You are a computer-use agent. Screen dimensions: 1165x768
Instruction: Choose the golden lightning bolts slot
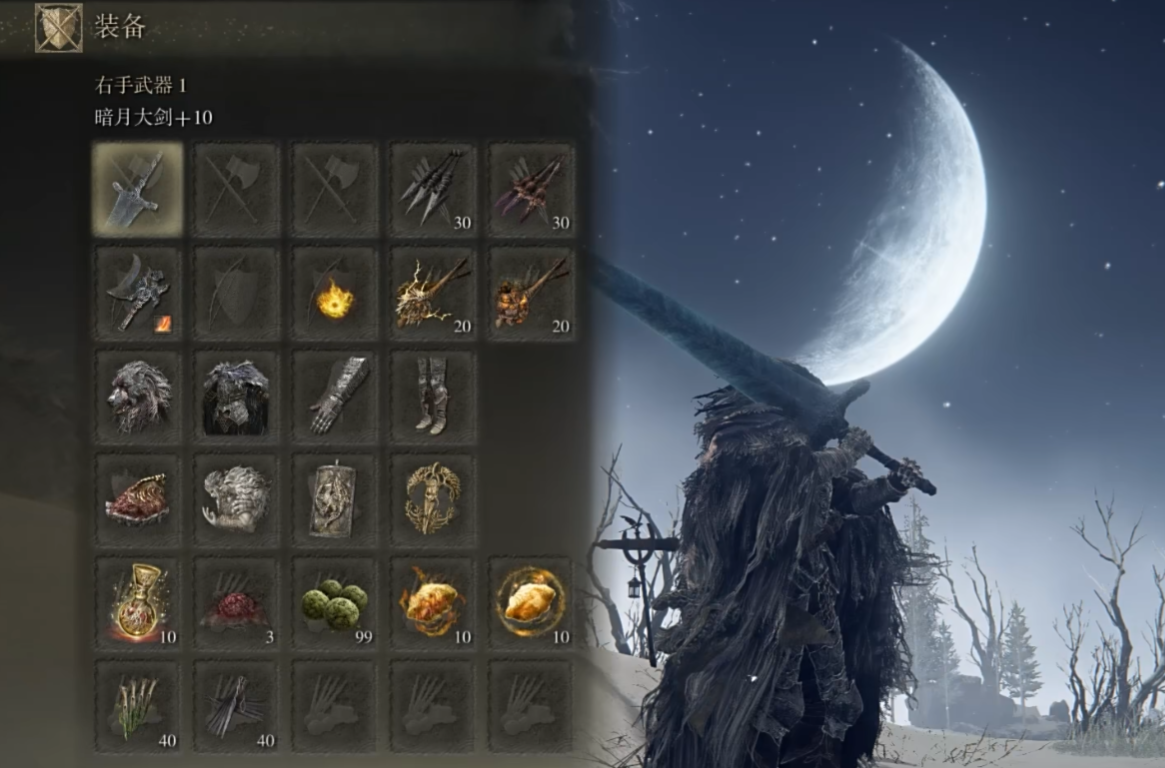(x=433, y=291)
